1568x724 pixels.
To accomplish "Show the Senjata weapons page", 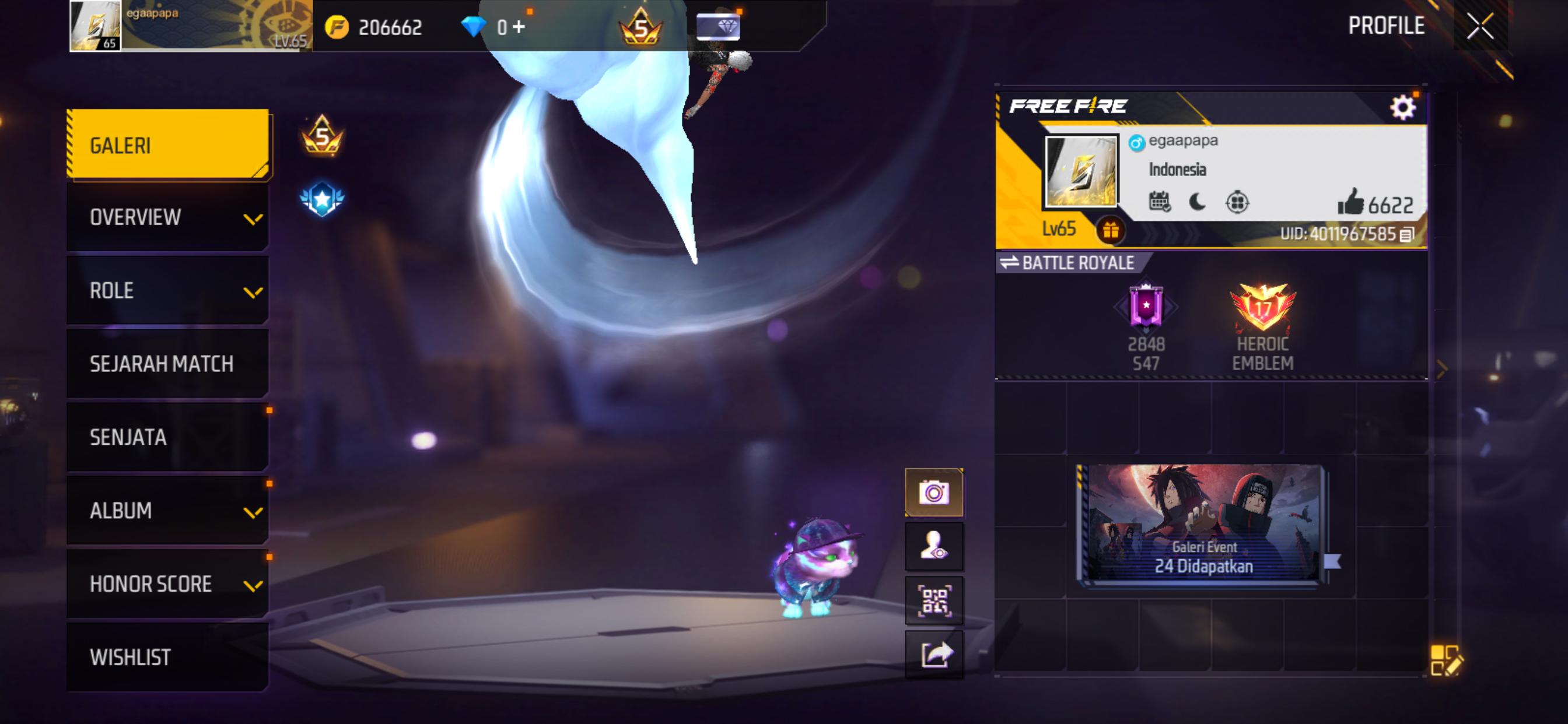I will (x=167, y=437).
